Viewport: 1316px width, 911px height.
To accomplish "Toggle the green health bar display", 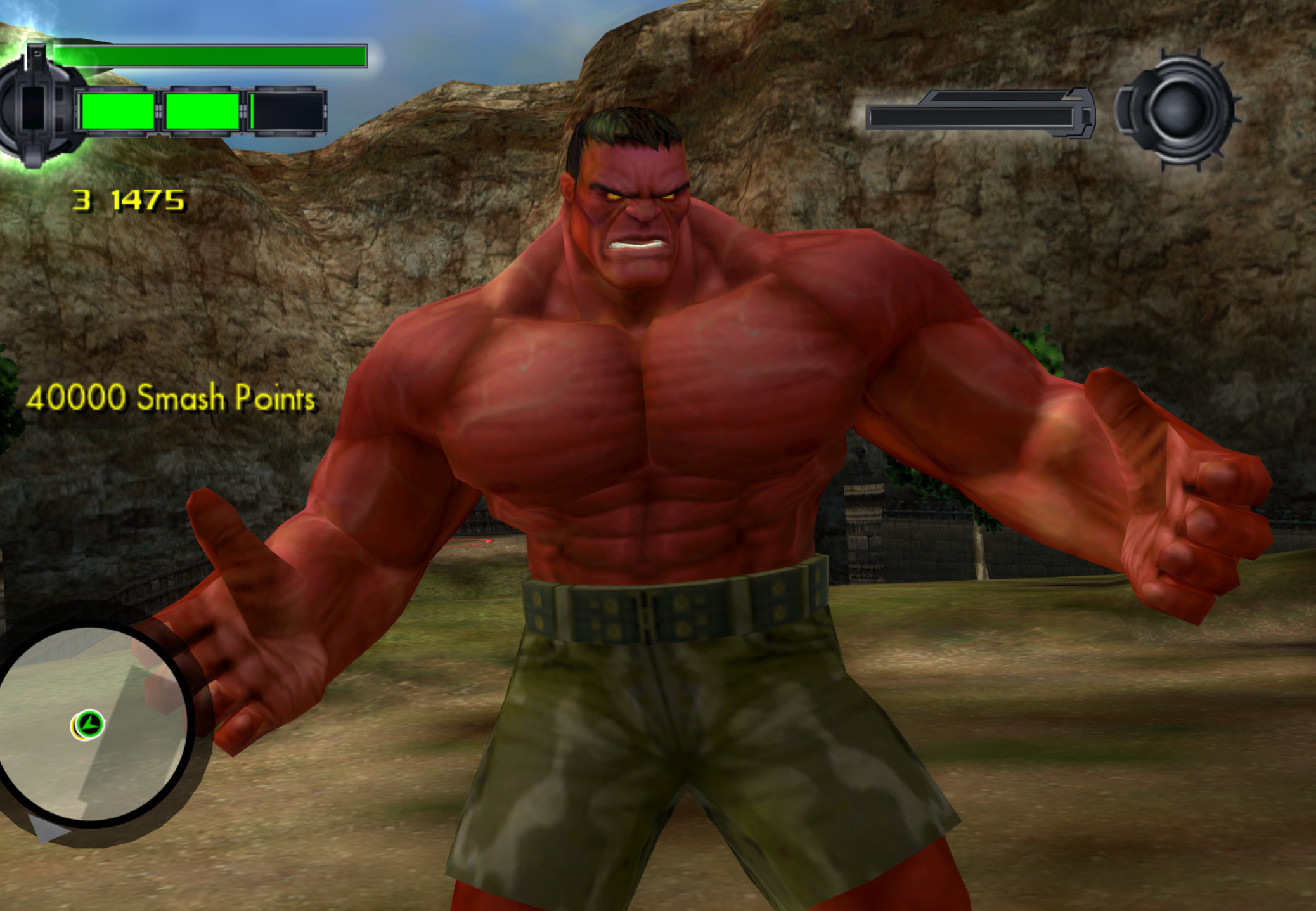I will tap(209, 57).
